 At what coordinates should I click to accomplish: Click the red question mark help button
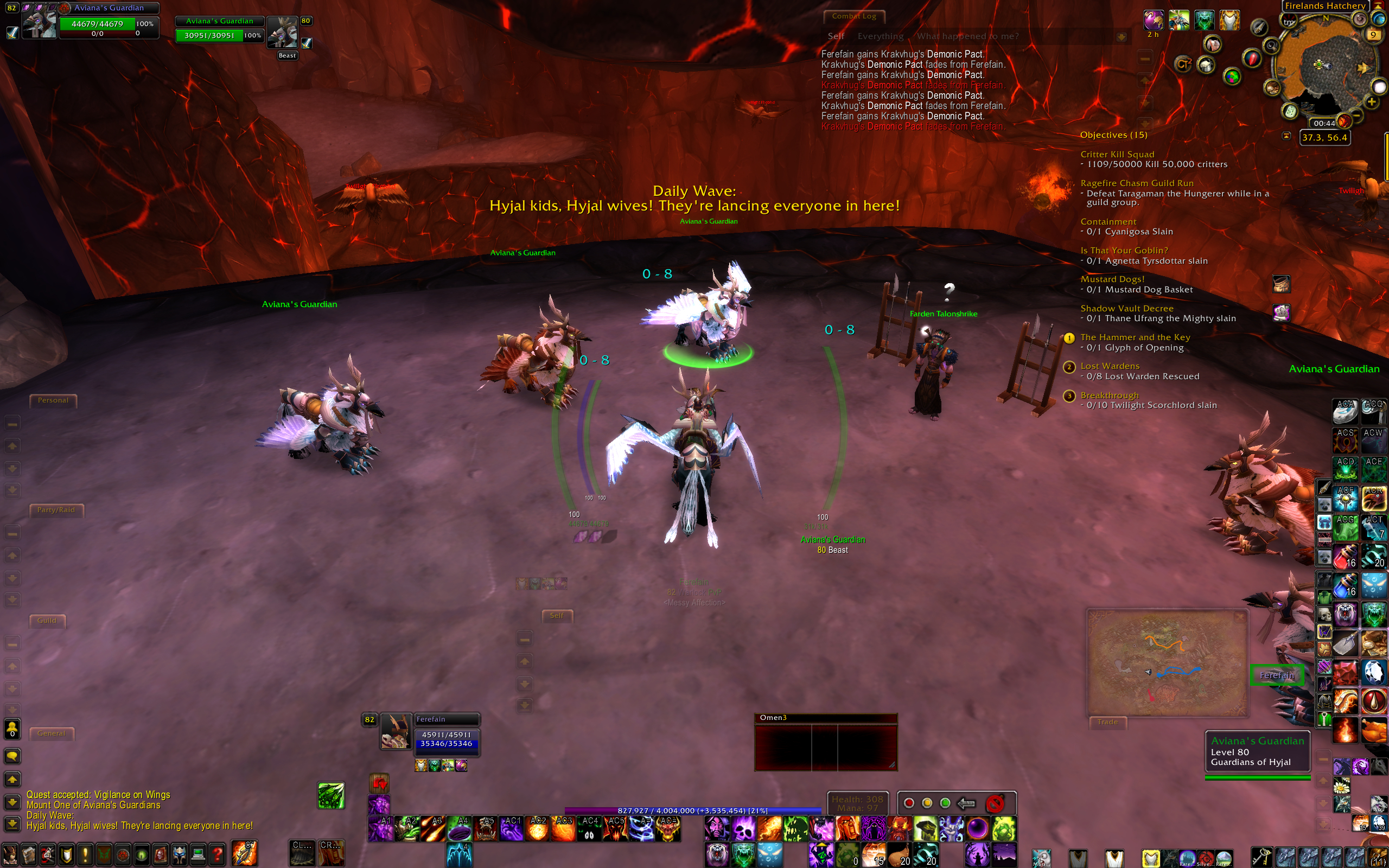pyautogui.click(x=217, y=856)
